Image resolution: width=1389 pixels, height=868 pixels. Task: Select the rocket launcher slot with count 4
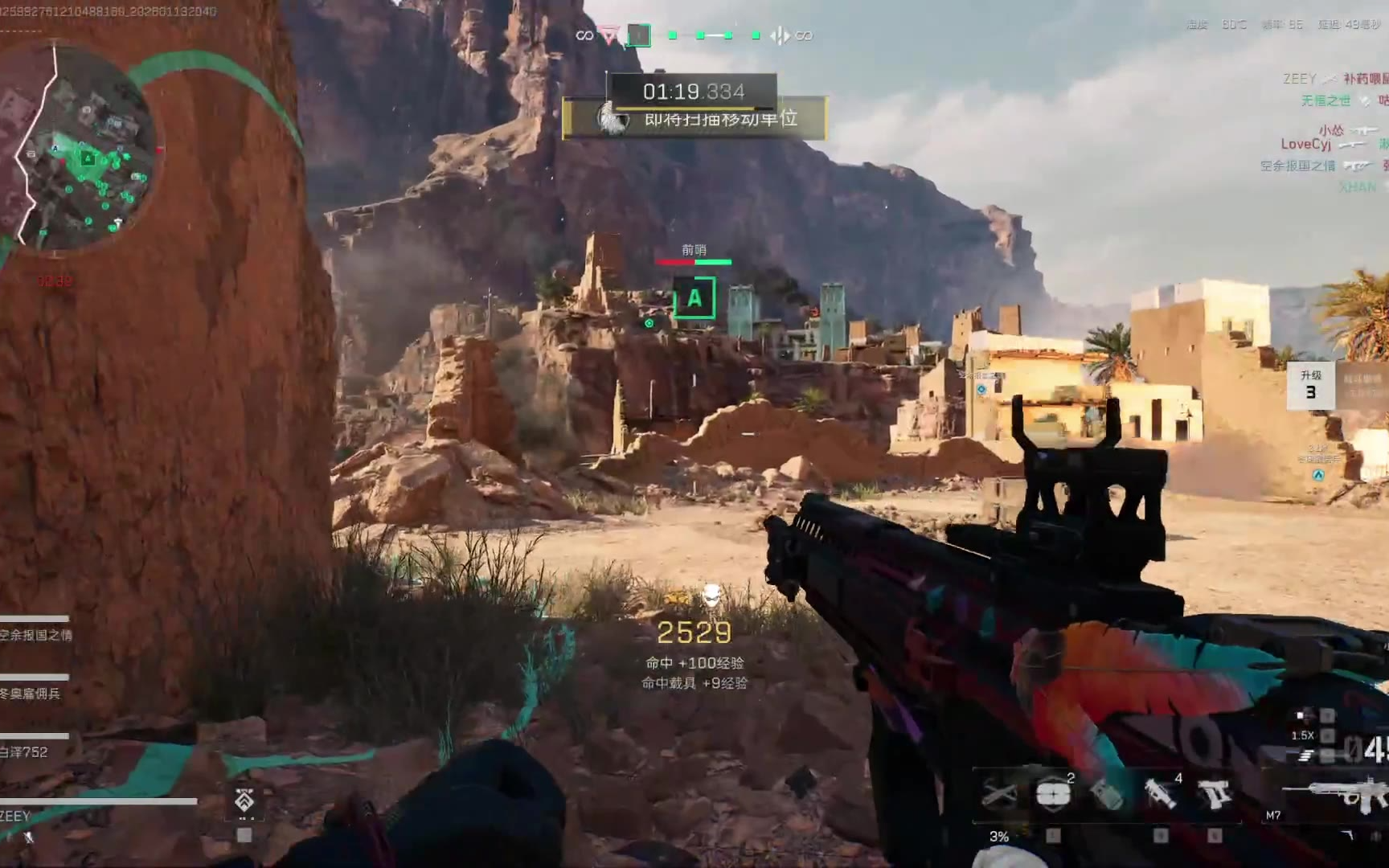[x=1161, y=794]
